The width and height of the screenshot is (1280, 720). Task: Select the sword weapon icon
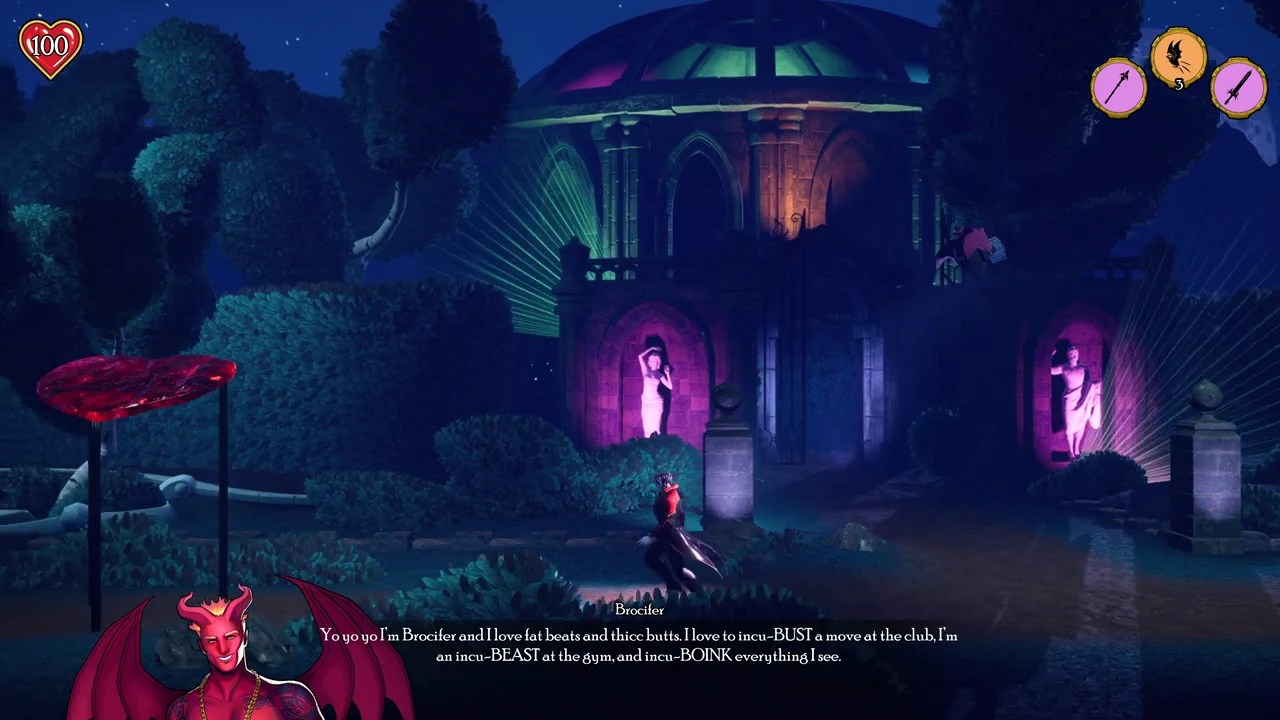1238,87
